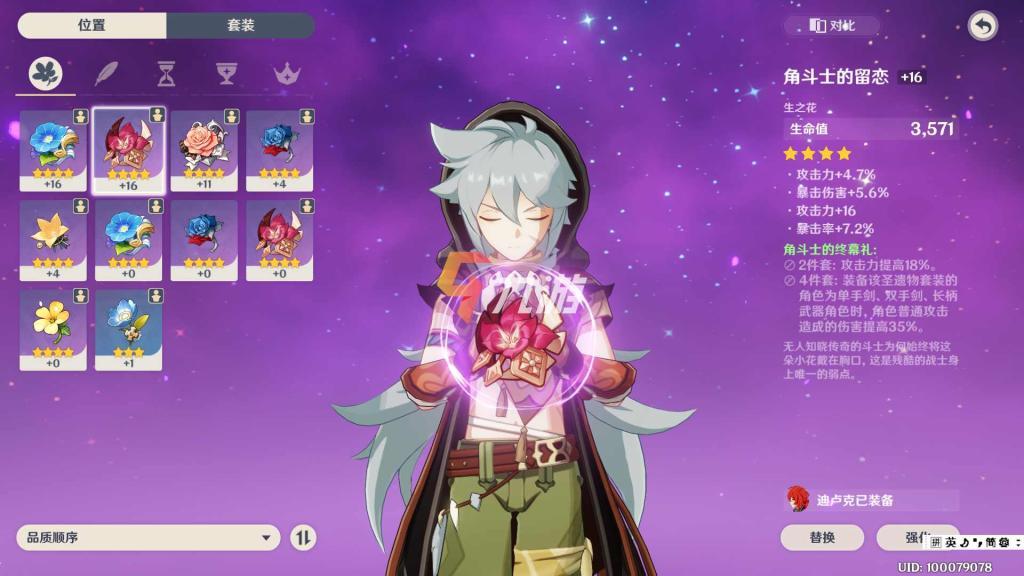Click the red gladiator flower at +0
Screen dimensions: 1024x576
tap(279, 238)
